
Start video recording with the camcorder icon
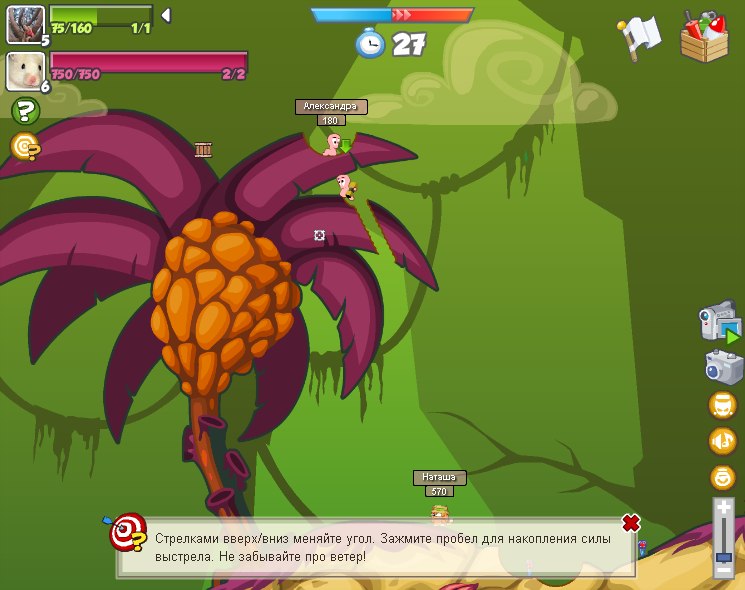point(720,324)
